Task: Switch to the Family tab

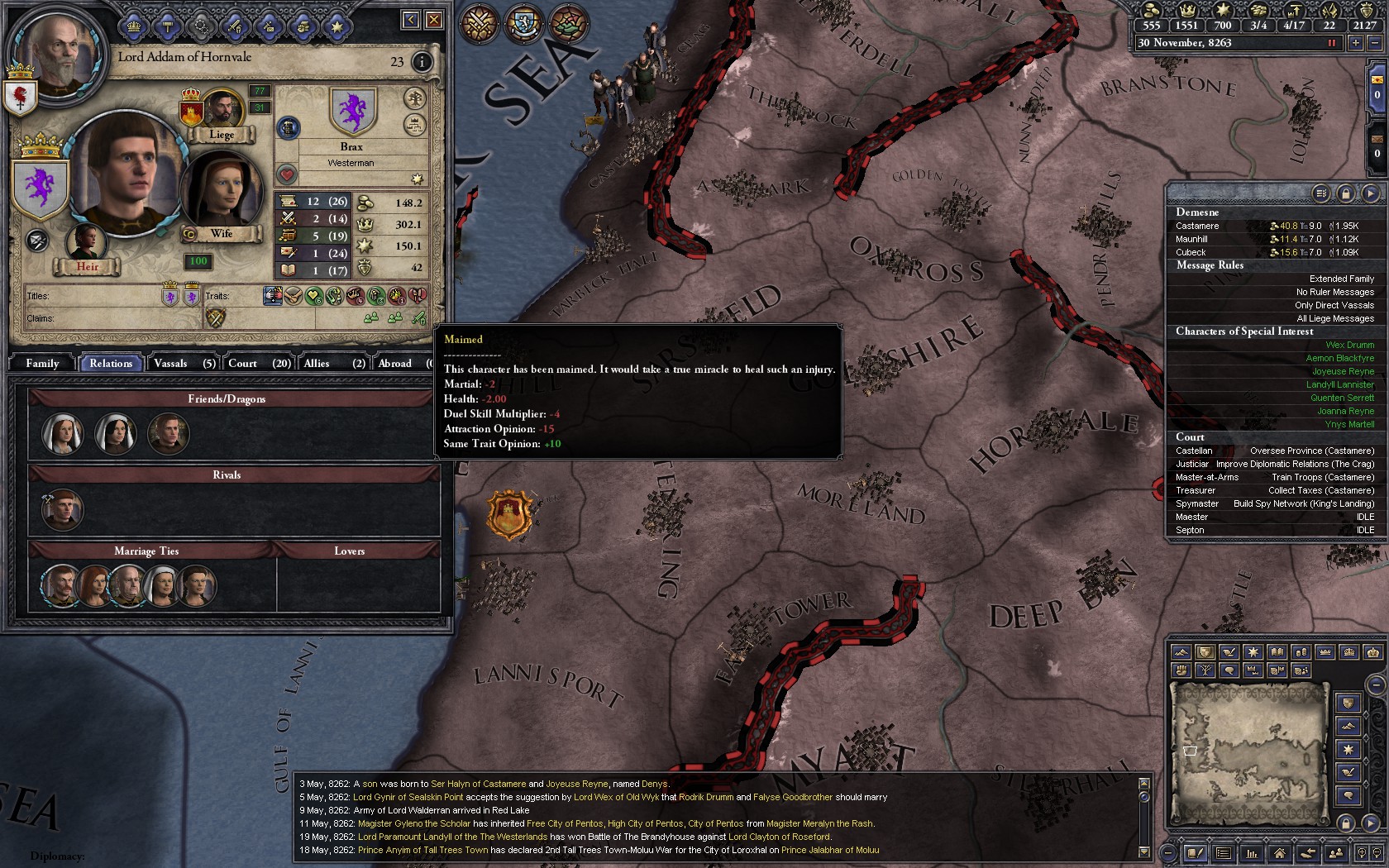Action: point(42,363)
